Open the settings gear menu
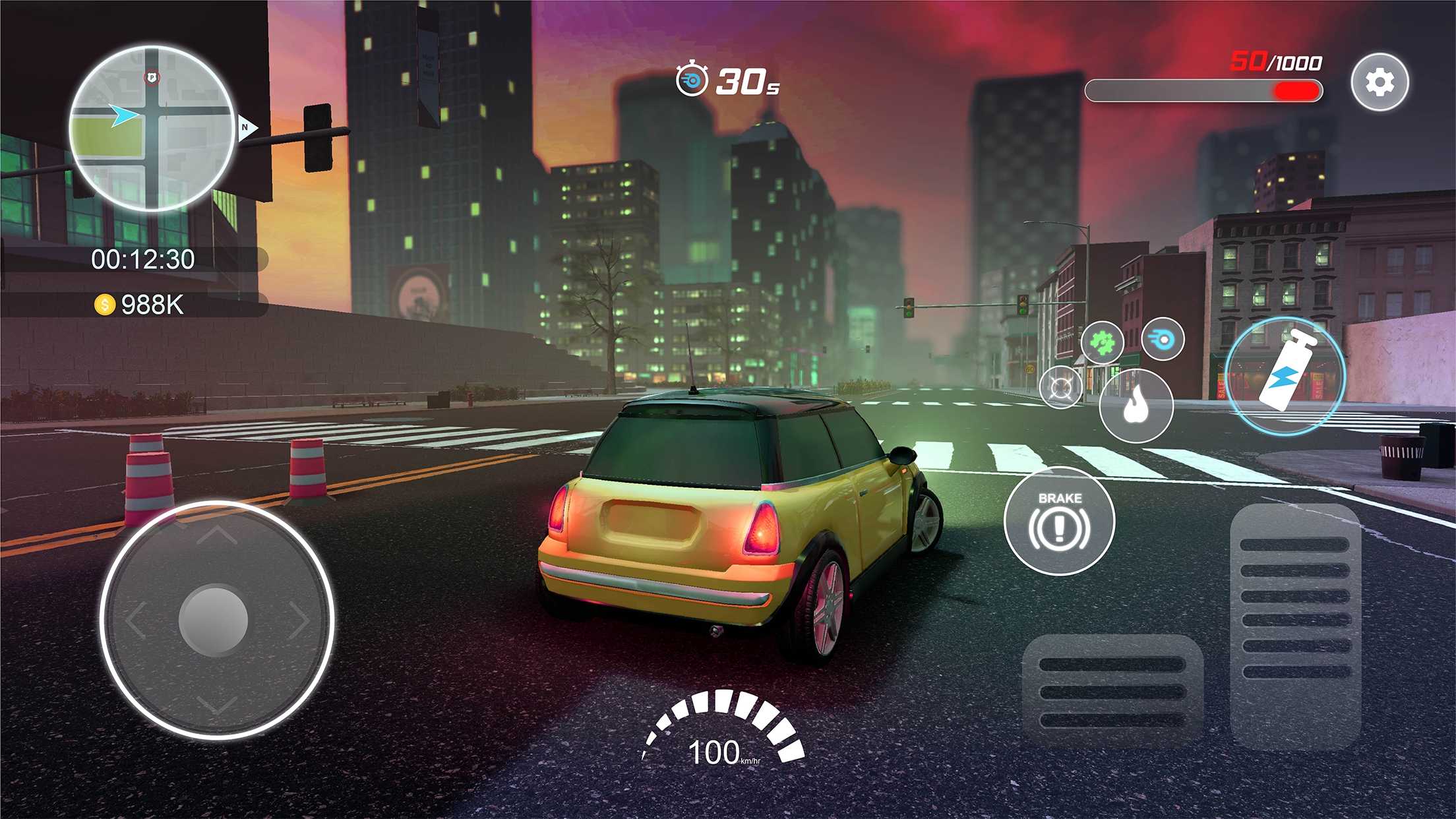Screen dimensions: 1456x819 [x=1380, y=82]
